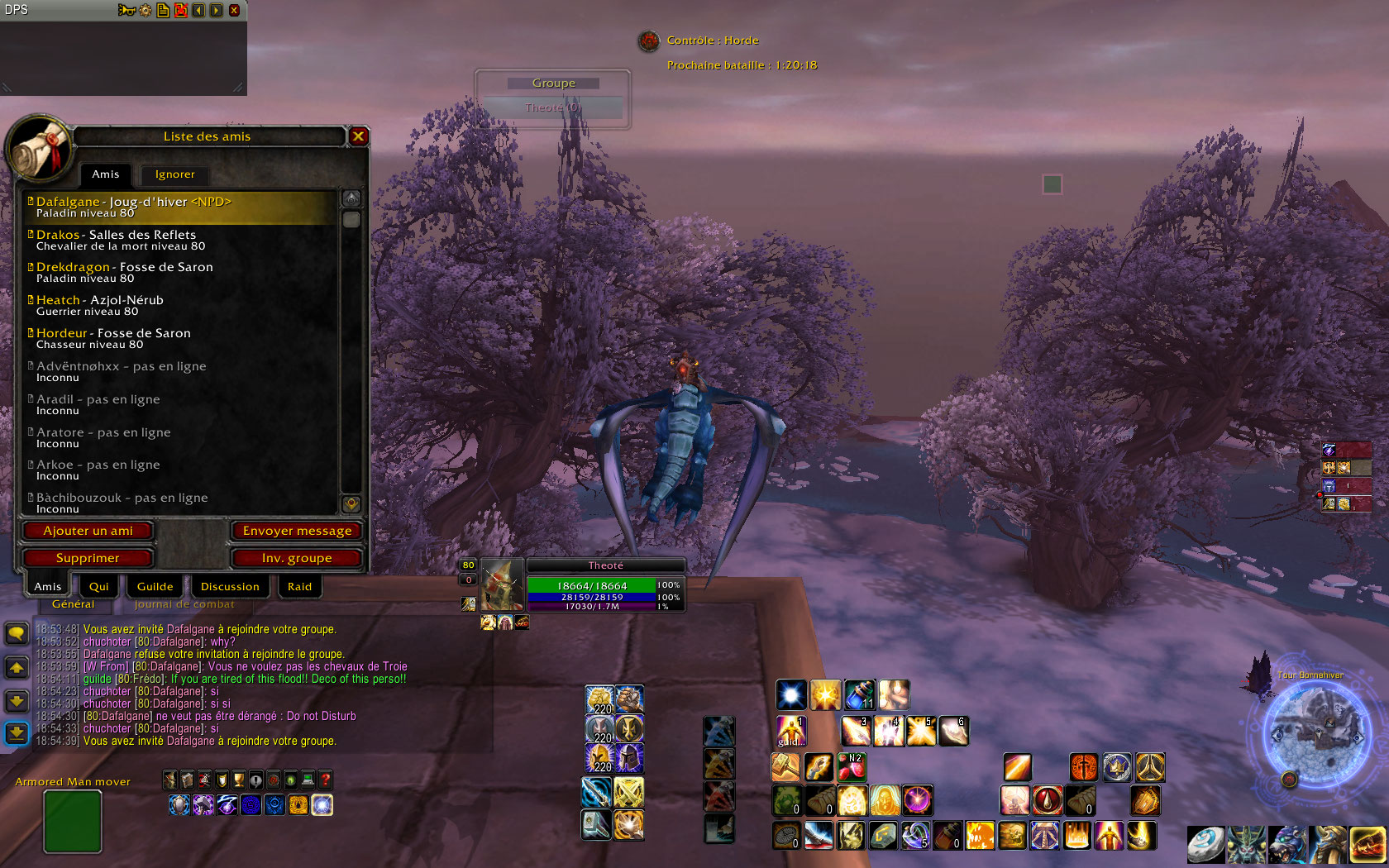Click the Envoyer message button
The height and width of the screenshot is (868, 1389).
297,531
